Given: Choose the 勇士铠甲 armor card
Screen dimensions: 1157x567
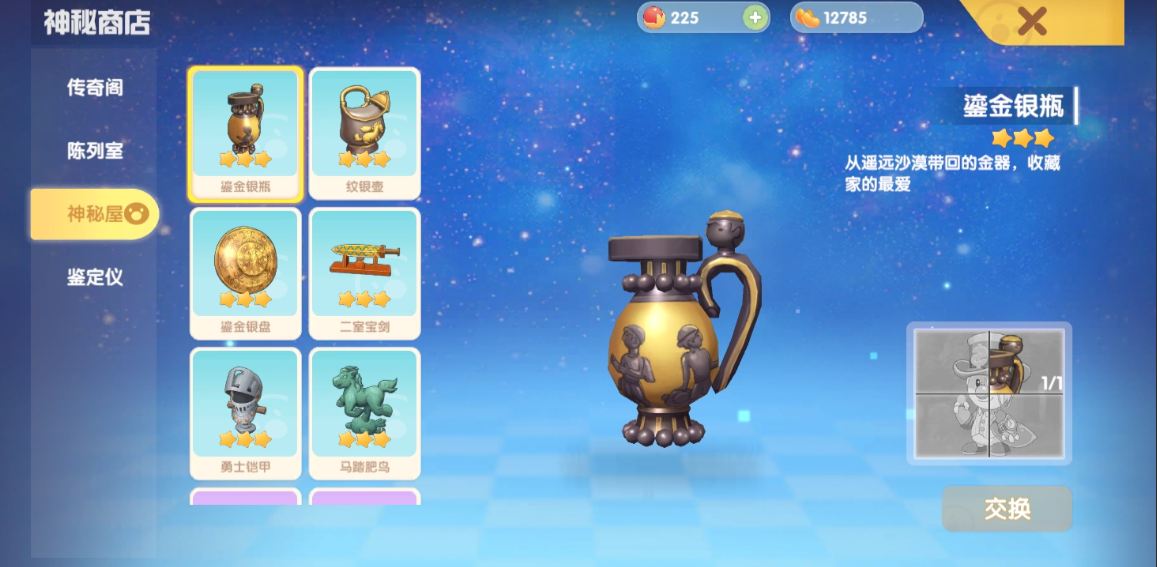Looking at the screenshot, I should pos(245,412).
